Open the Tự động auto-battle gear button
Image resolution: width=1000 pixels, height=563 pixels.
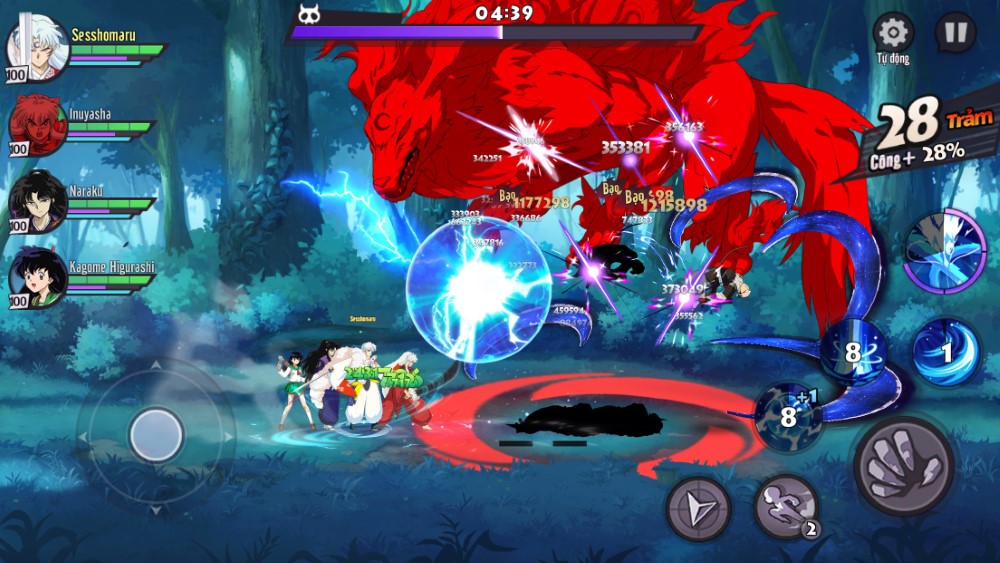892,33
